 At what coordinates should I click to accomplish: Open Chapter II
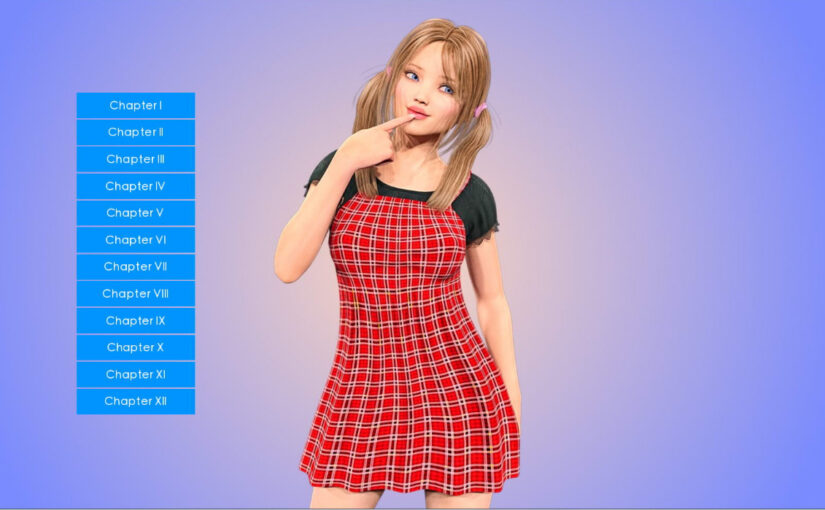pos(135,132)
